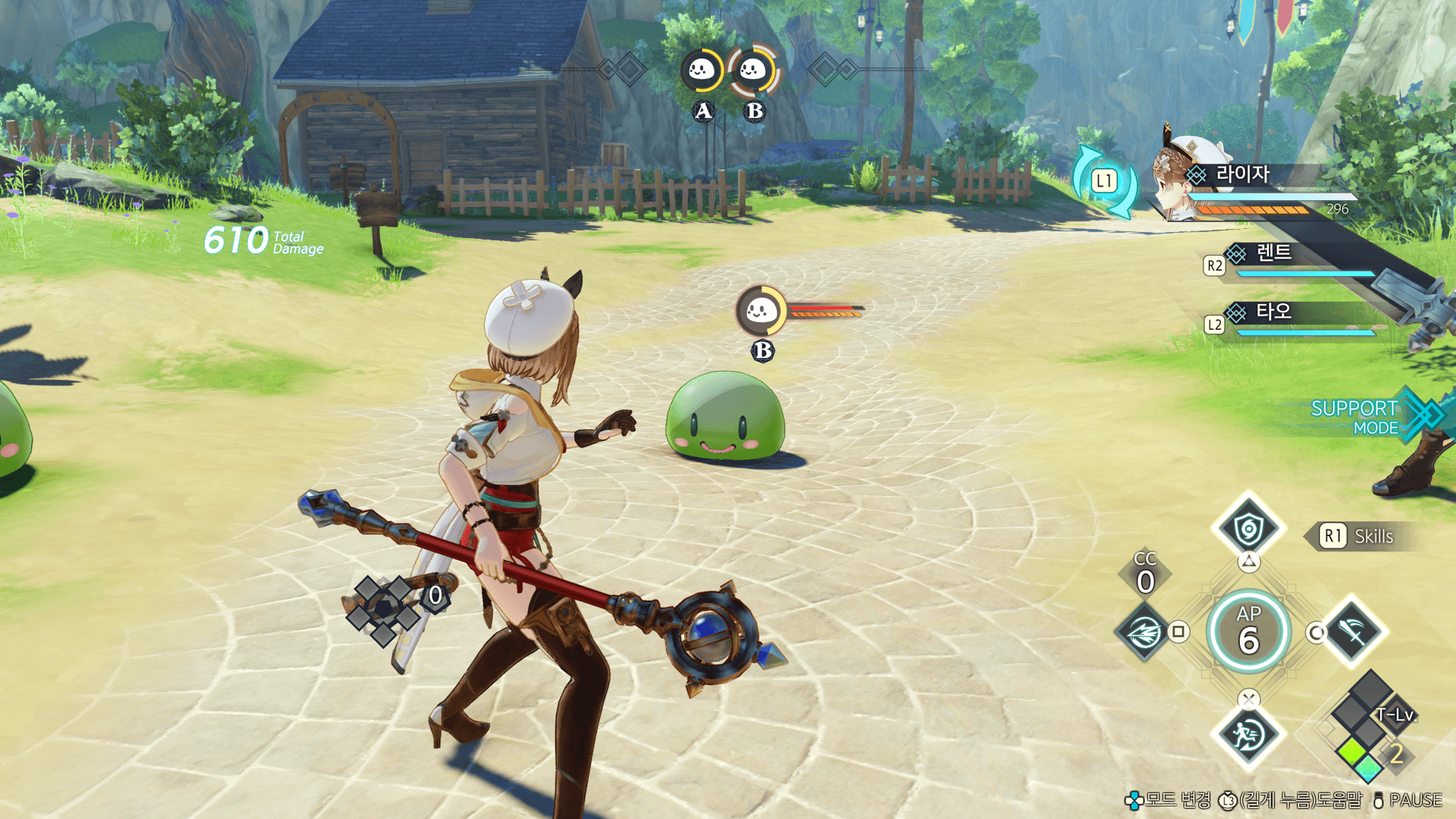This screenshot has height=819, width=1456.
Task: Open the Skills list
Action: (x=1357, y=536)
